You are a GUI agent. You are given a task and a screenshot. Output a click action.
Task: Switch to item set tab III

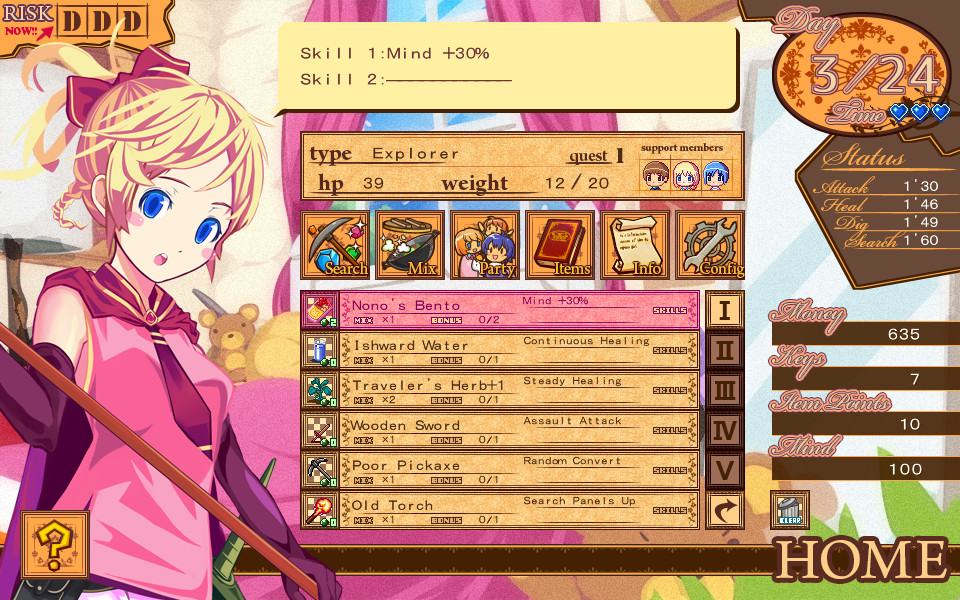click(x=725, y=390)
